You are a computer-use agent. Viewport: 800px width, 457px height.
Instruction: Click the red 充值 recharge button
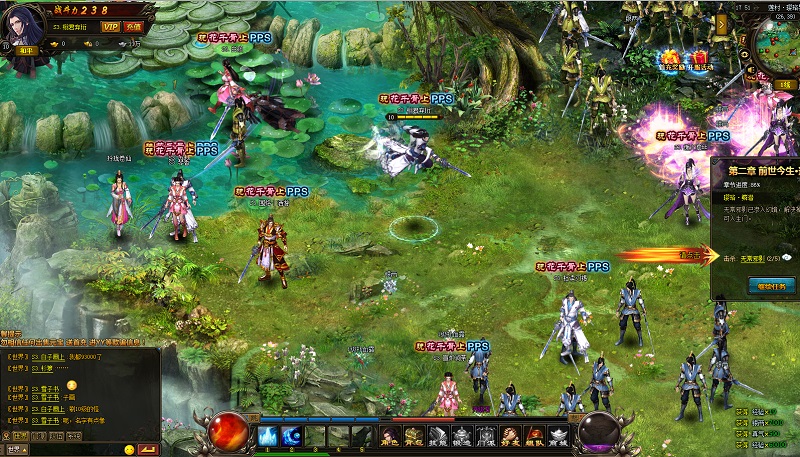pyautogui.click(x=133, y=27)
